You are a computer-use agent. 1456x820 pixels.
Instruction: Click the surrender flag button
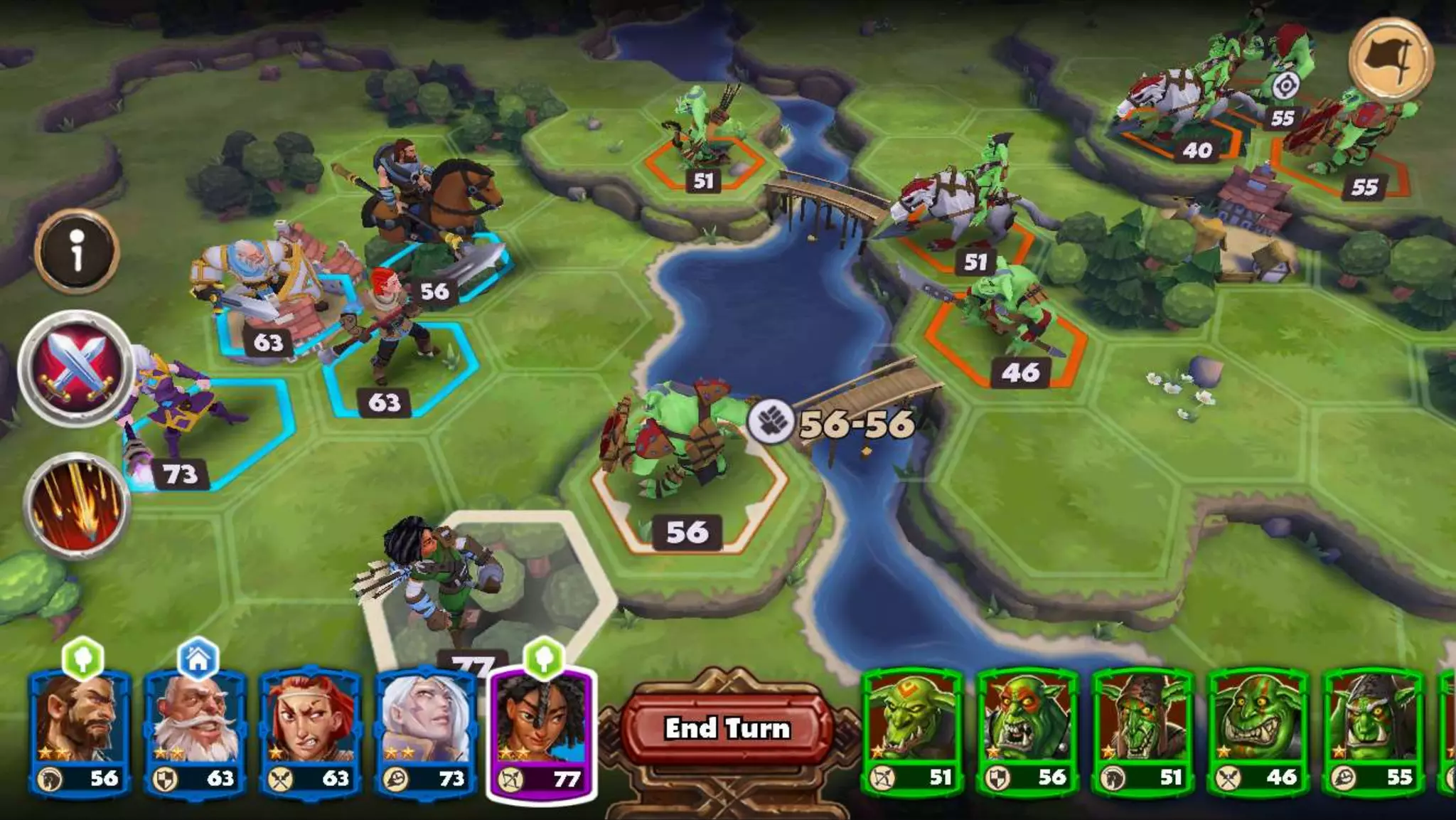(1391, 60)
